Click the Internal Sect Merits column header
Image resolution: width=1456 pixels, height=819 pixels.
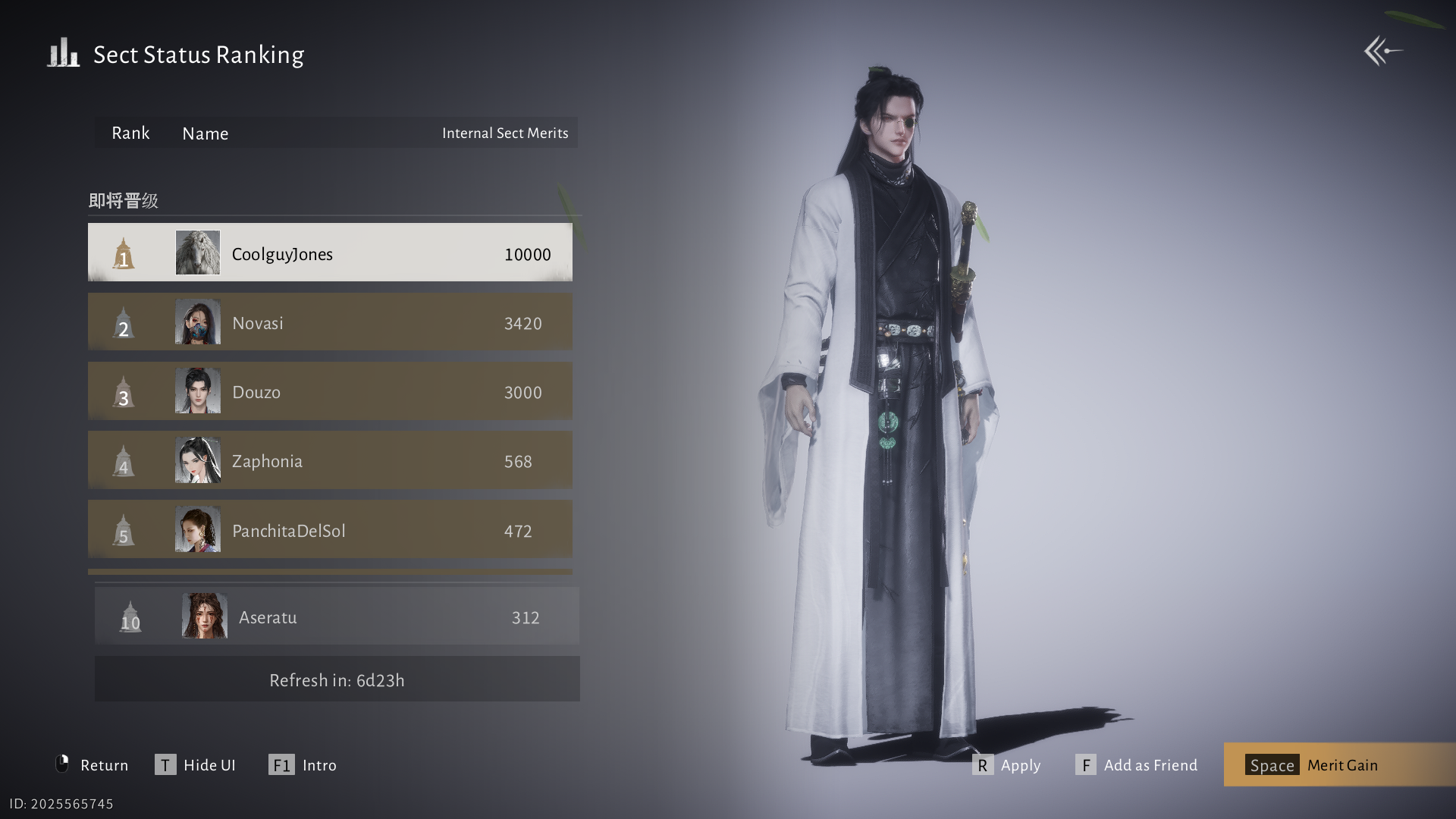click(x=505, y=133)
